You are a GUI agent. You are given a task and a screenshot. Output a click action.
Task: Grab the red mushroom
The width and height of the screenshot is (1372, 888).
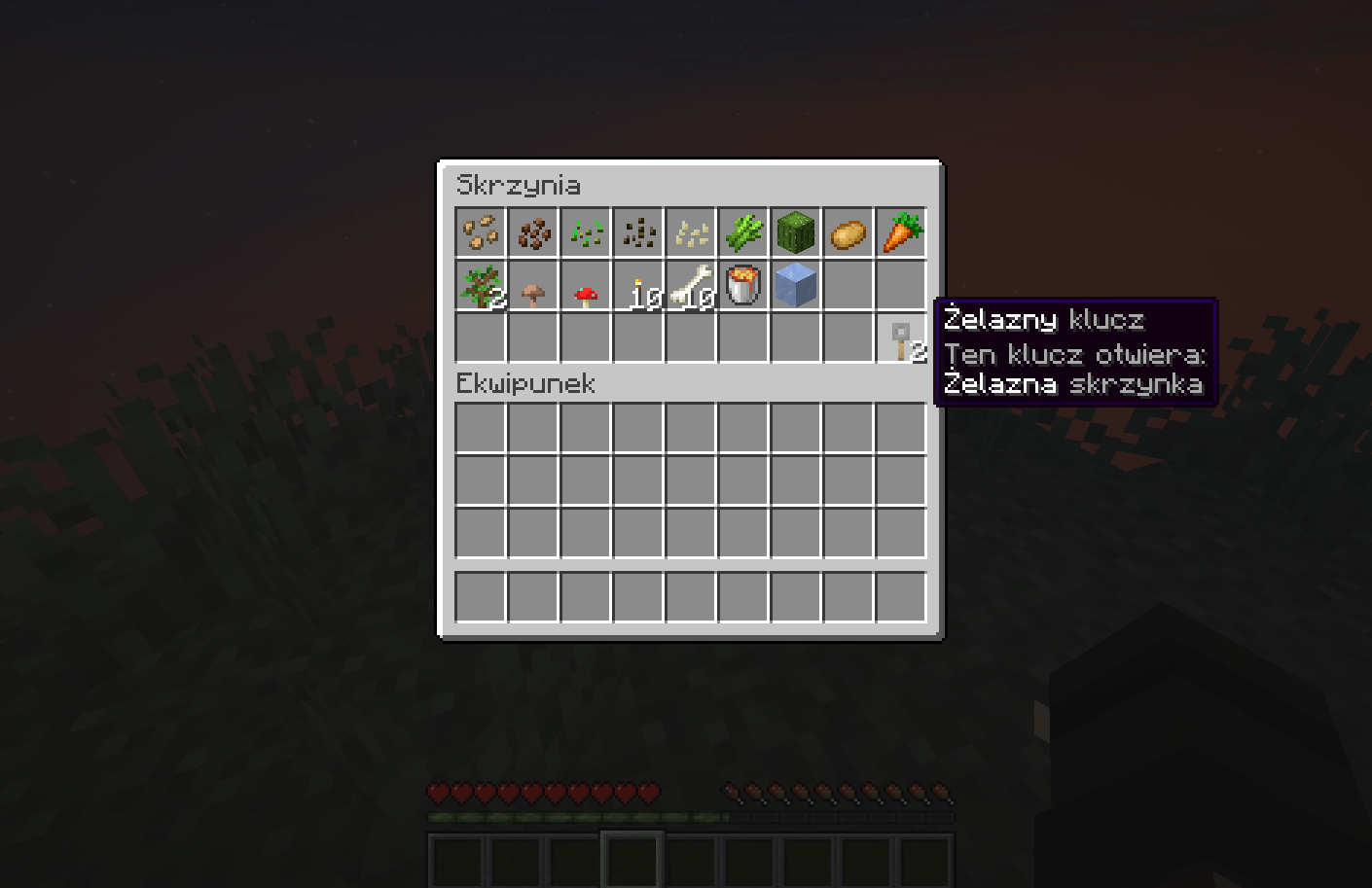click(585, 284)
